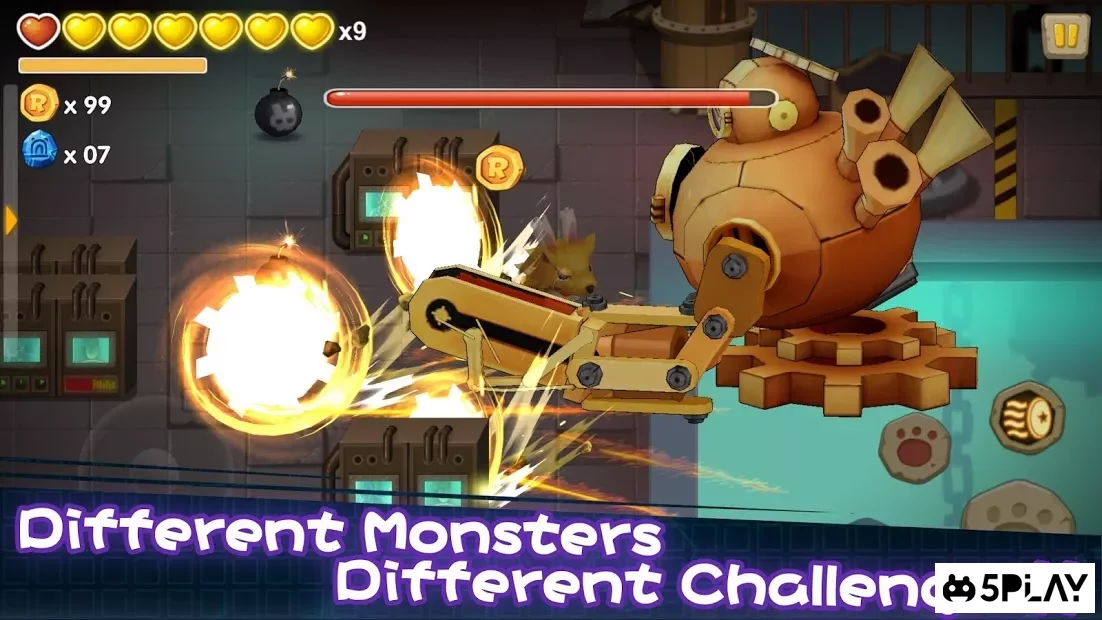Click the 5Play logo watermark
The image size is (1102, 620).
[x=1014, y=588]
